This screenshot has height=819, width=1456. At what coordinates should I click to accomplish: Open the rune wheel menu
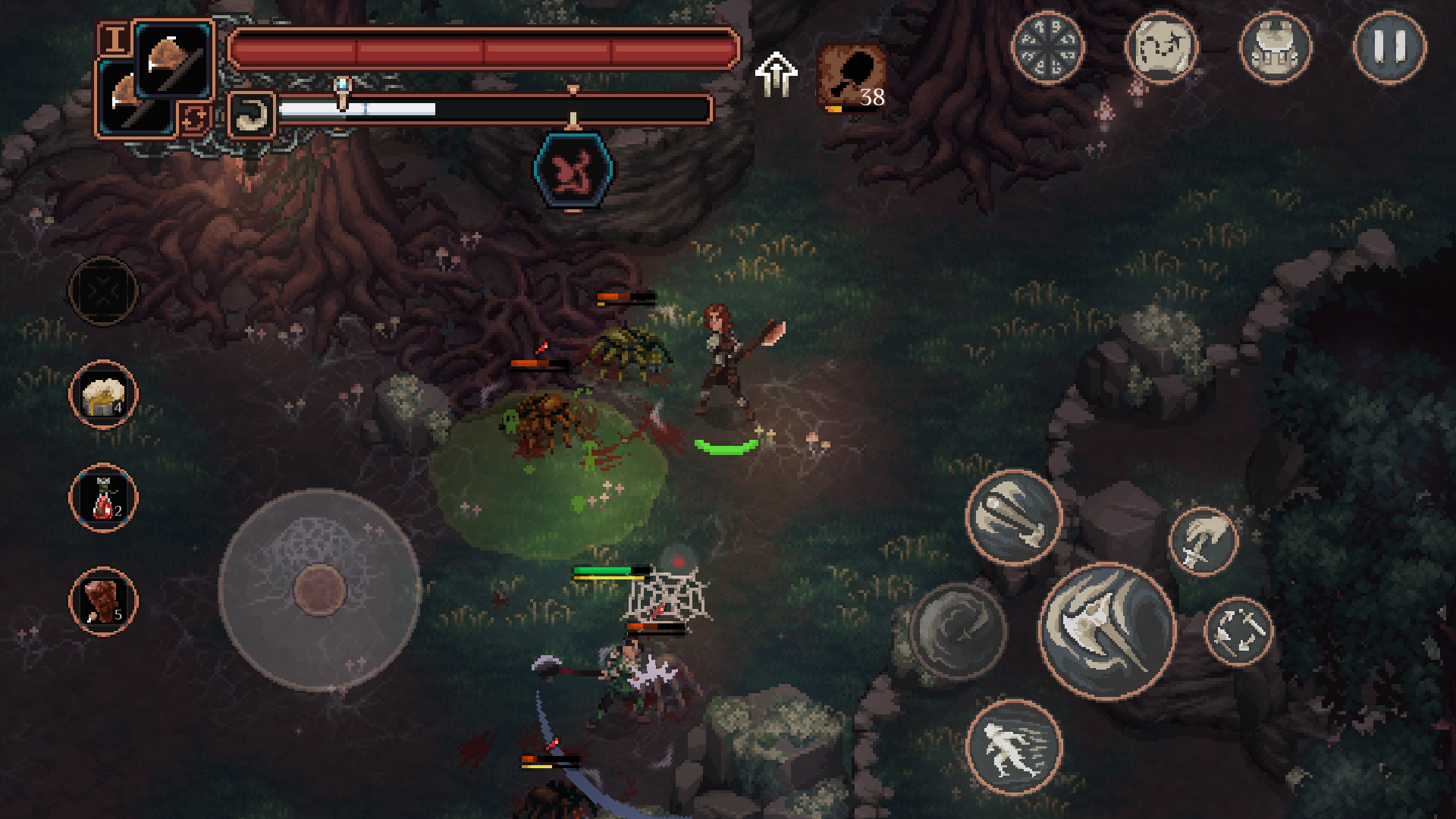tap(1048, 47)
